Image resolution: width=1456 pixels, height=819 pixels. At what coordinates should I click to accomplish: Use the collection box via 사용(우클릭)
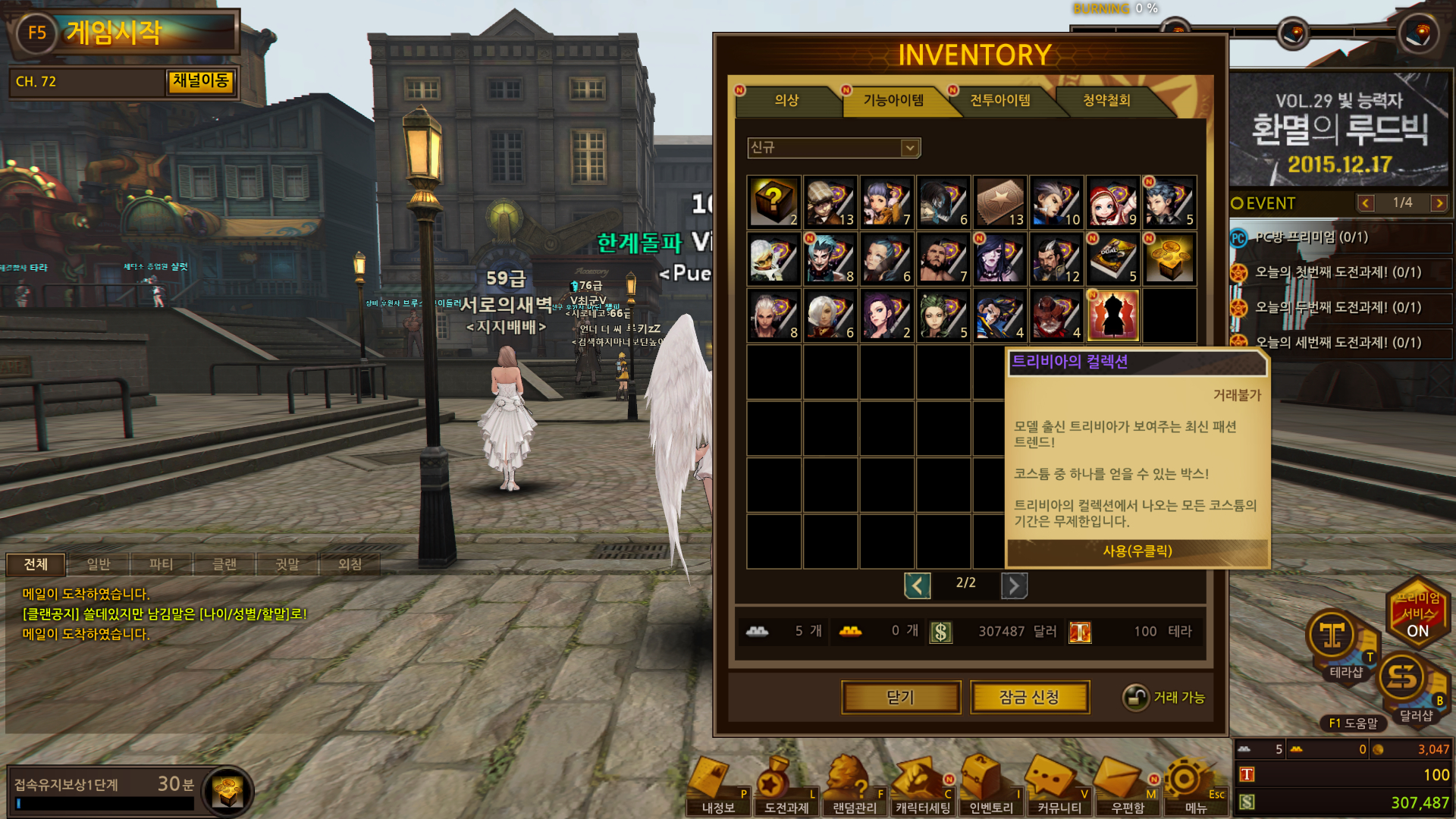point(1137,551)
